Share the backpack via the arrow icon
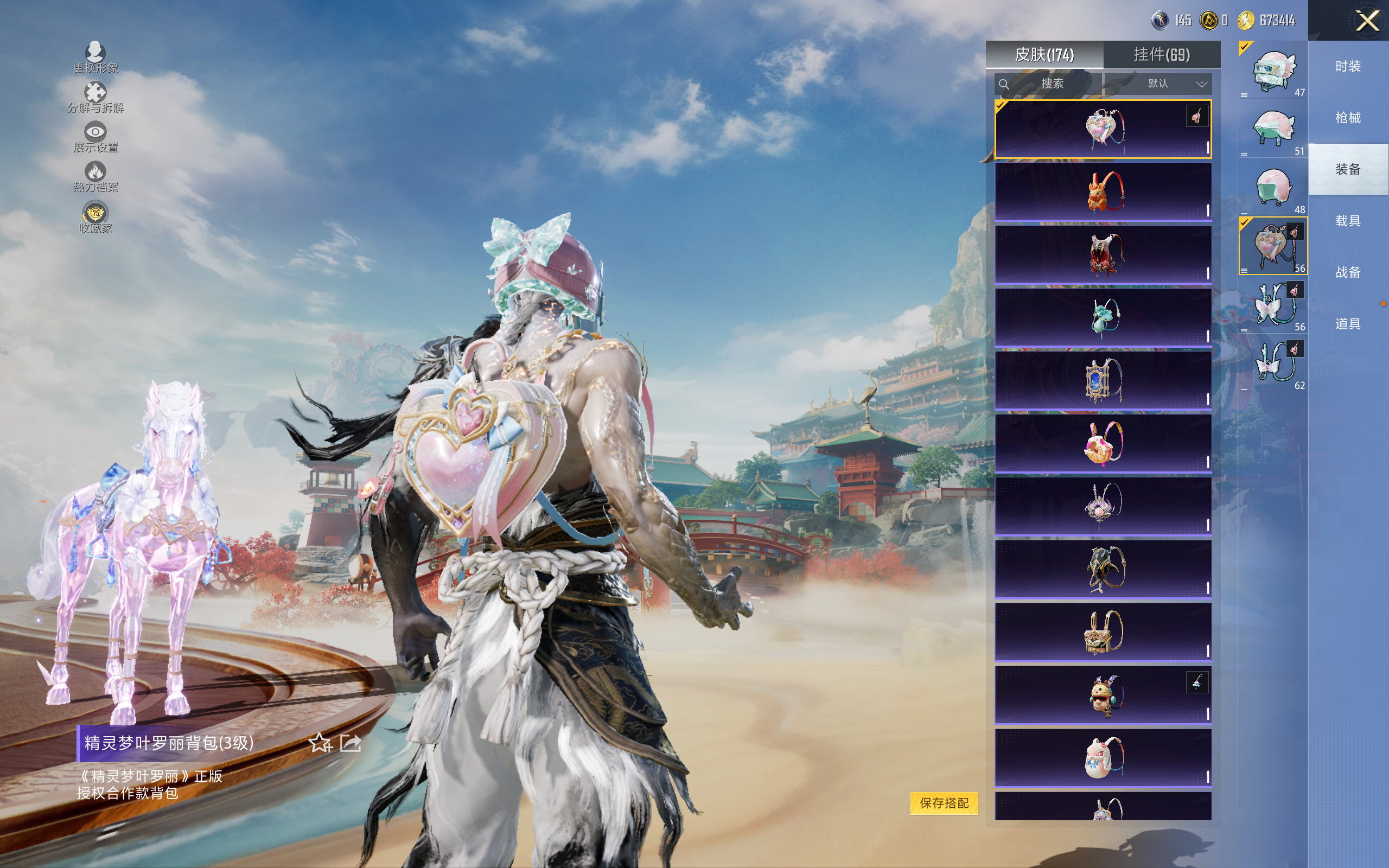The height and width of the screenshot is (868, 1389). (x=351, y=743)
